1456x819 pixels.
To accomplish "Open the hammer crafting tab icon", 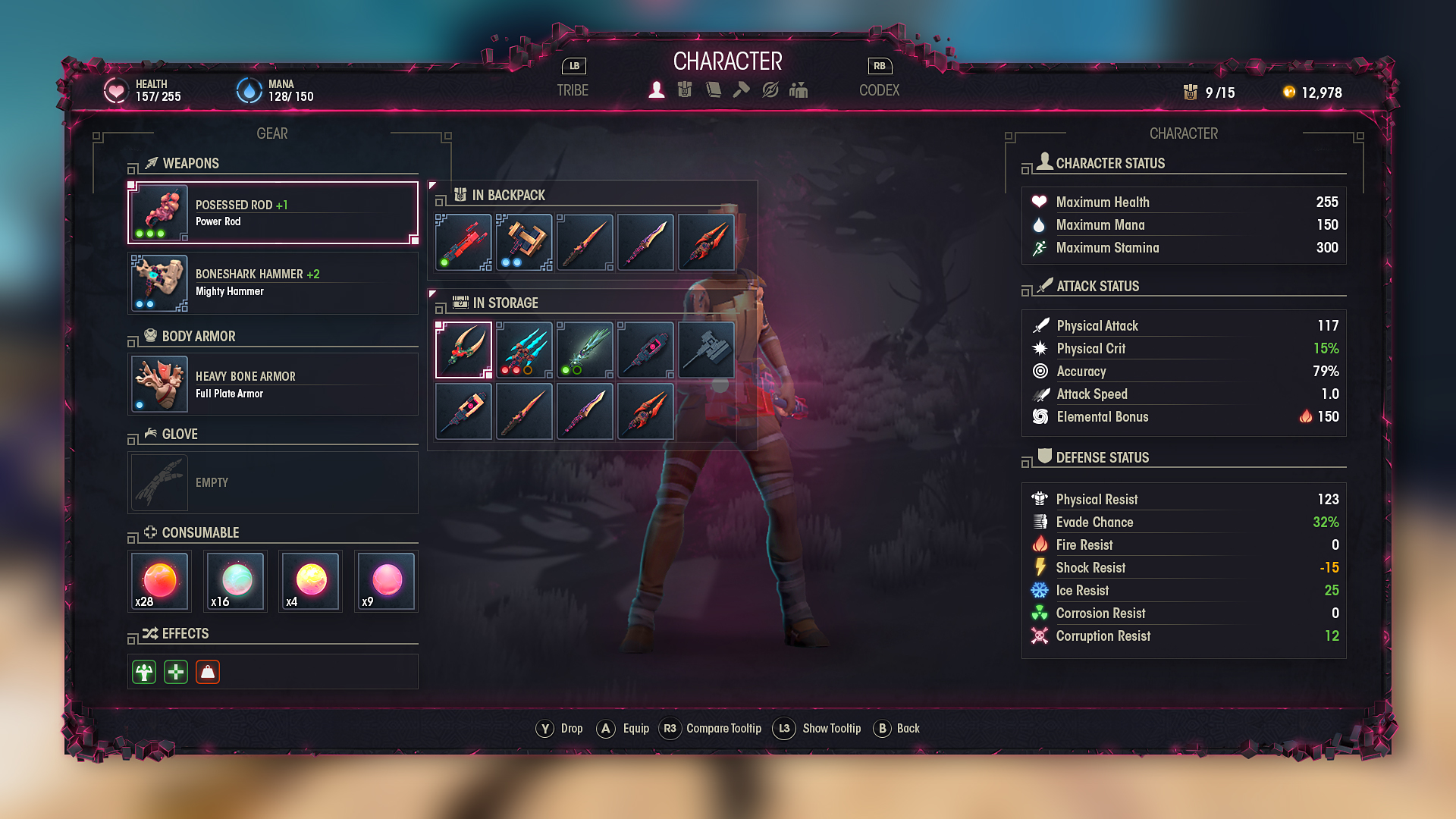I will [x=742, y=90].
